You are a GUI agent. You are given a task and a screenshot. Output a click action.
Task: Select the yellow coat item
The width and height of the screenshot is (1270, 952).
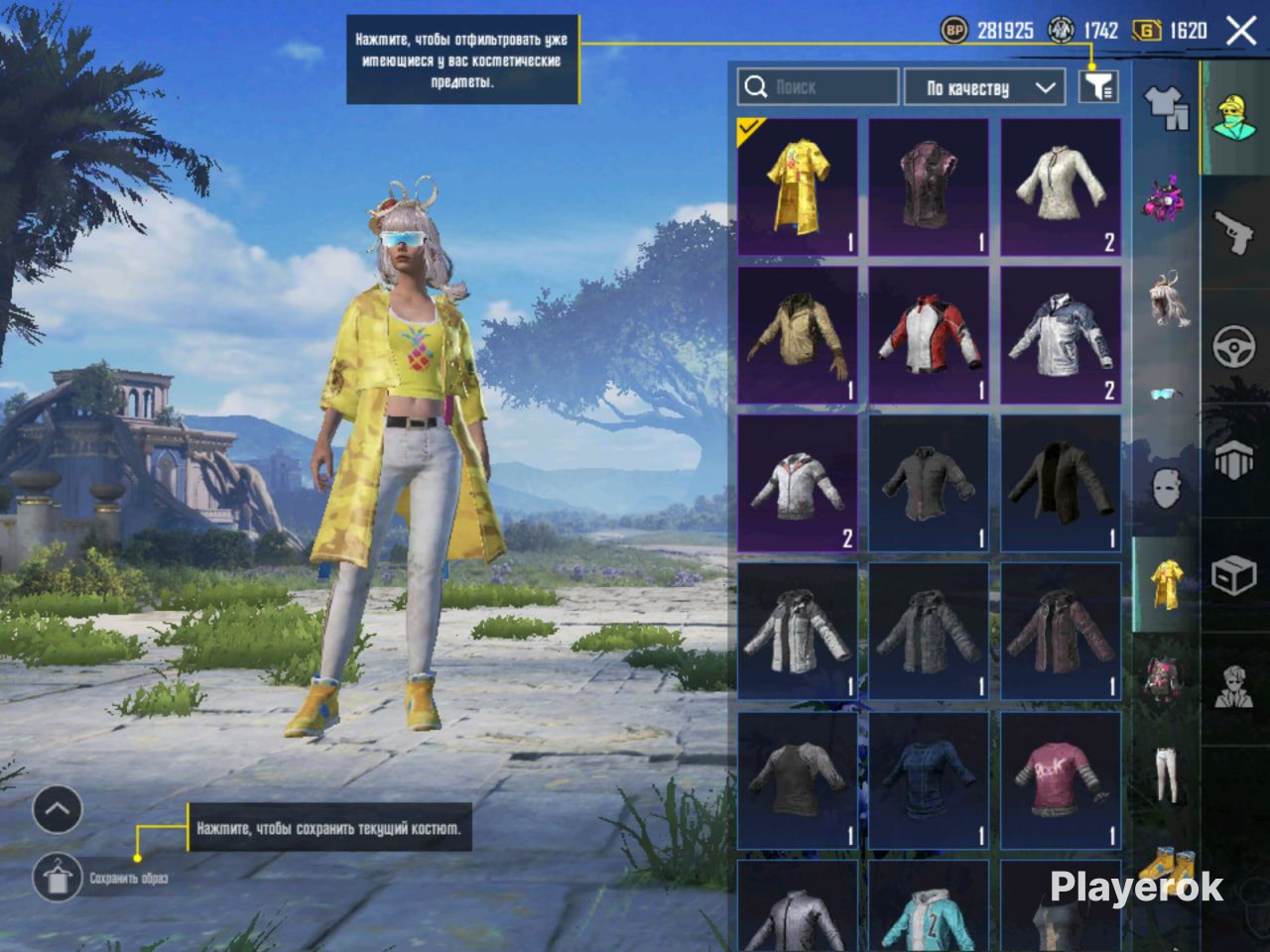coord(798,187)
